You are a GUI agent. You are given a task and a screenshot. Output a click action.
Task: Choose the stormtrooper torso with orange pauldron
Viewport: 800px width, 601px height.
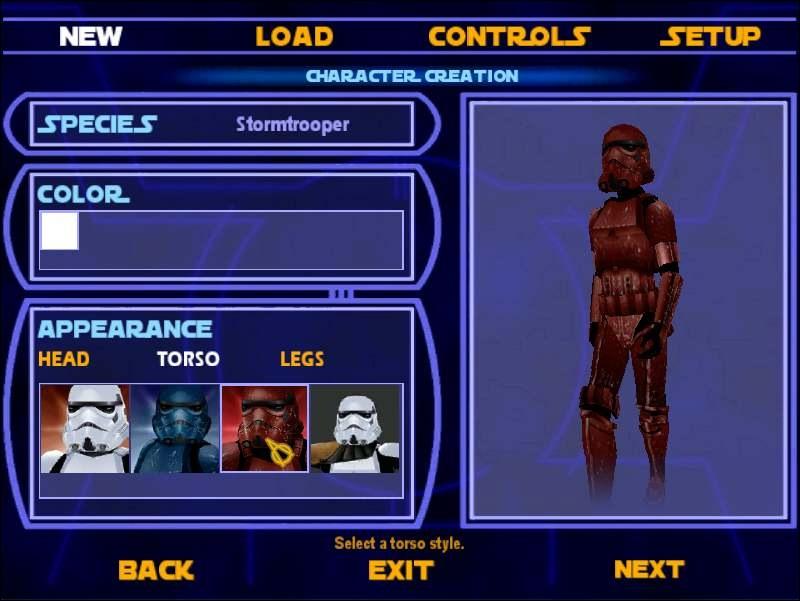click(x=355, y=428)
